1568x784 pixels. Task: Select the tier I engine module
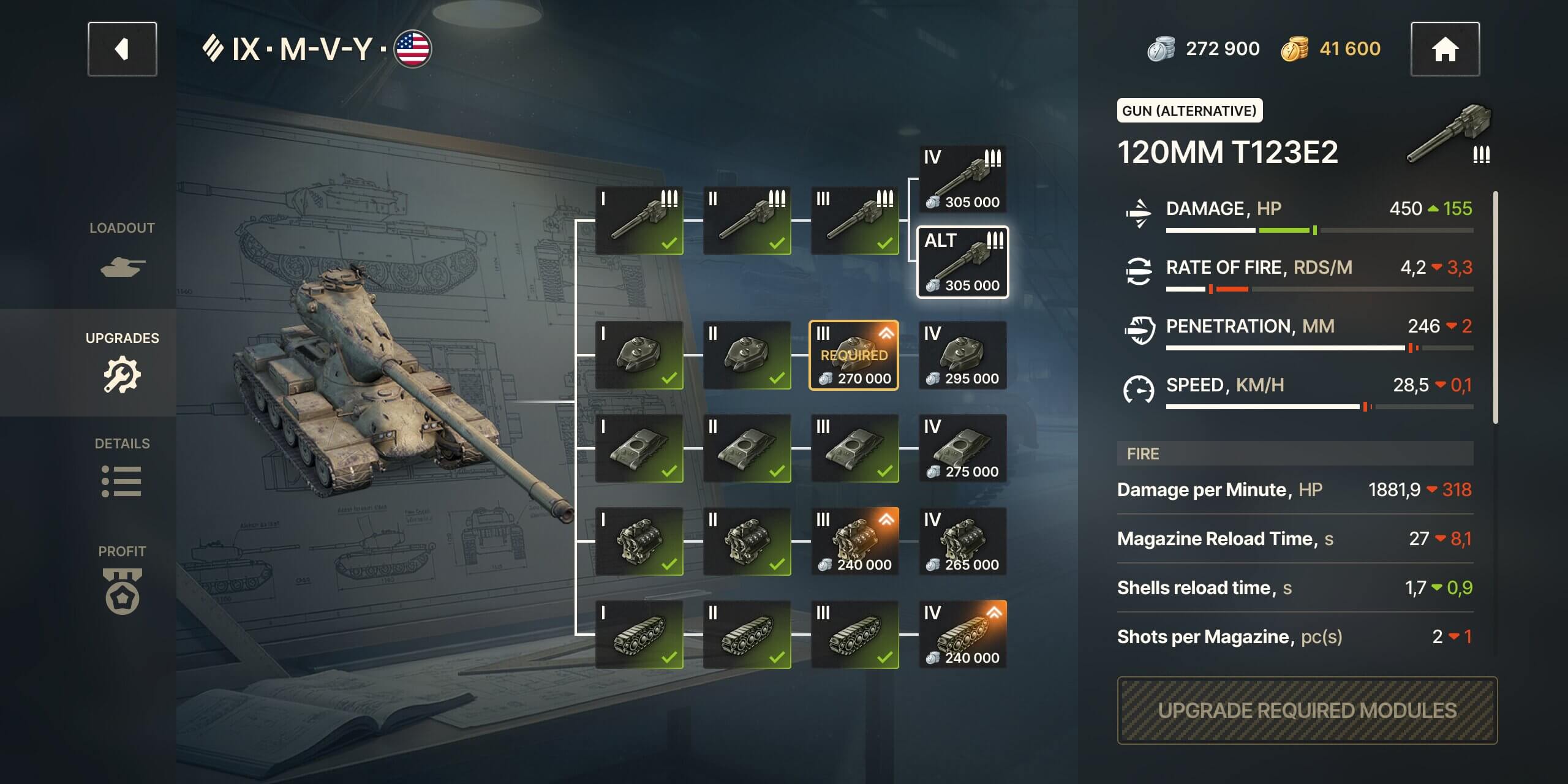tap(639, 541)
